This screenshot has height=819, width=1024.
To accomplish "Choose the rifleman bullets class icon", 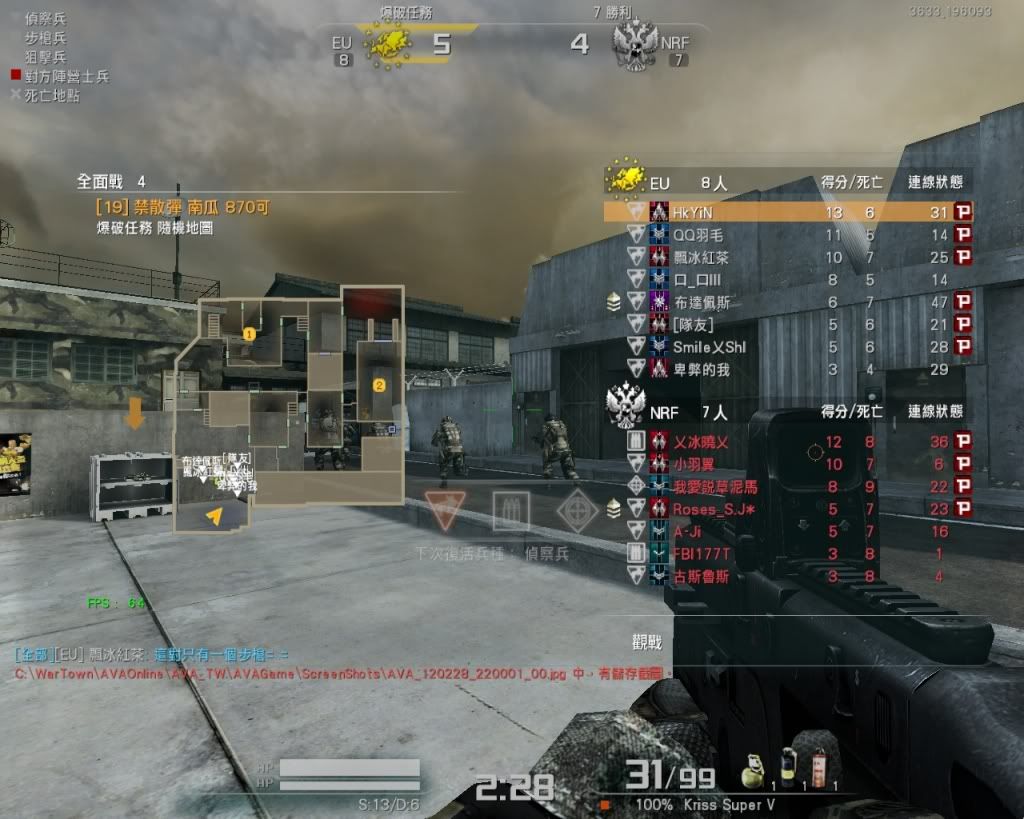I will (x=510, y=511).
